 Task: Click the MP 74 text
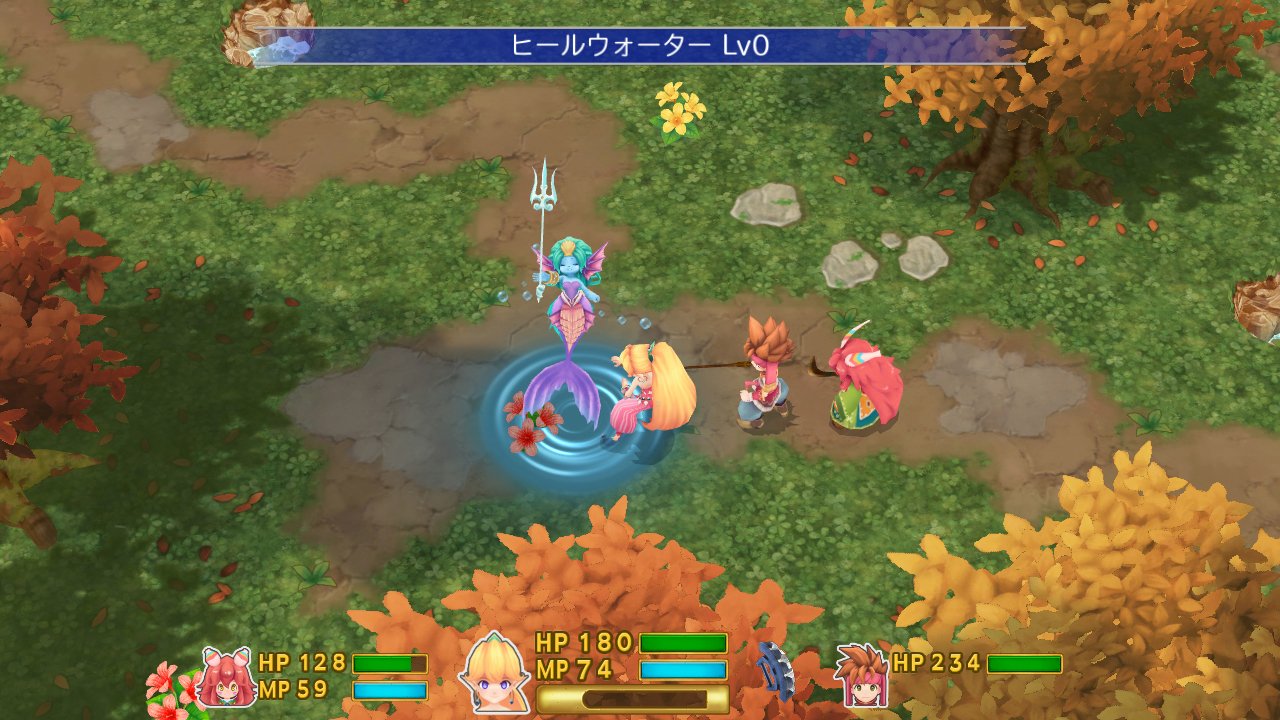click(573, 668)
